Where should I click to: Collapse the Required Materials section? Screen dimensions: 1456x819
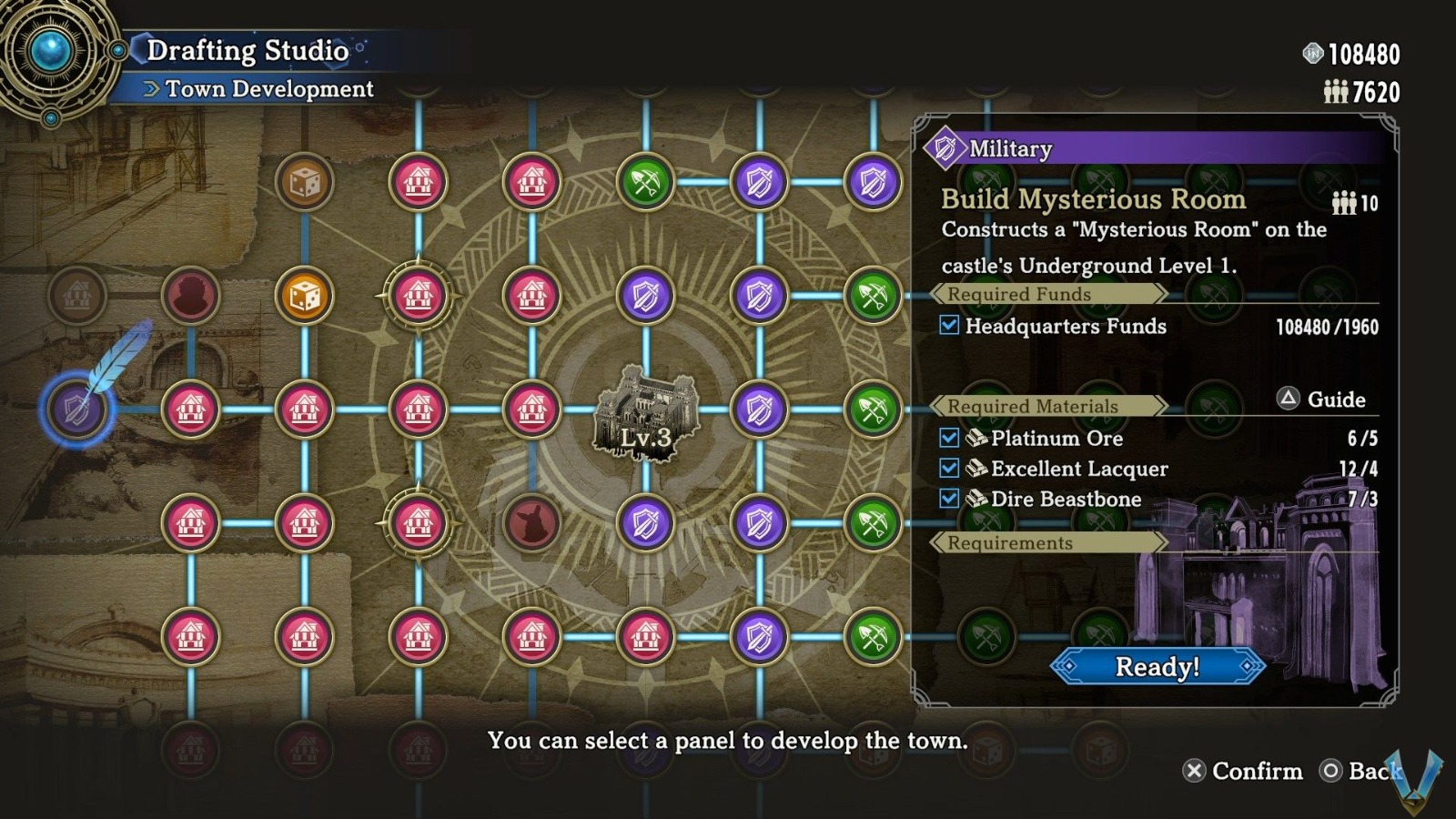coord(1035,407)
